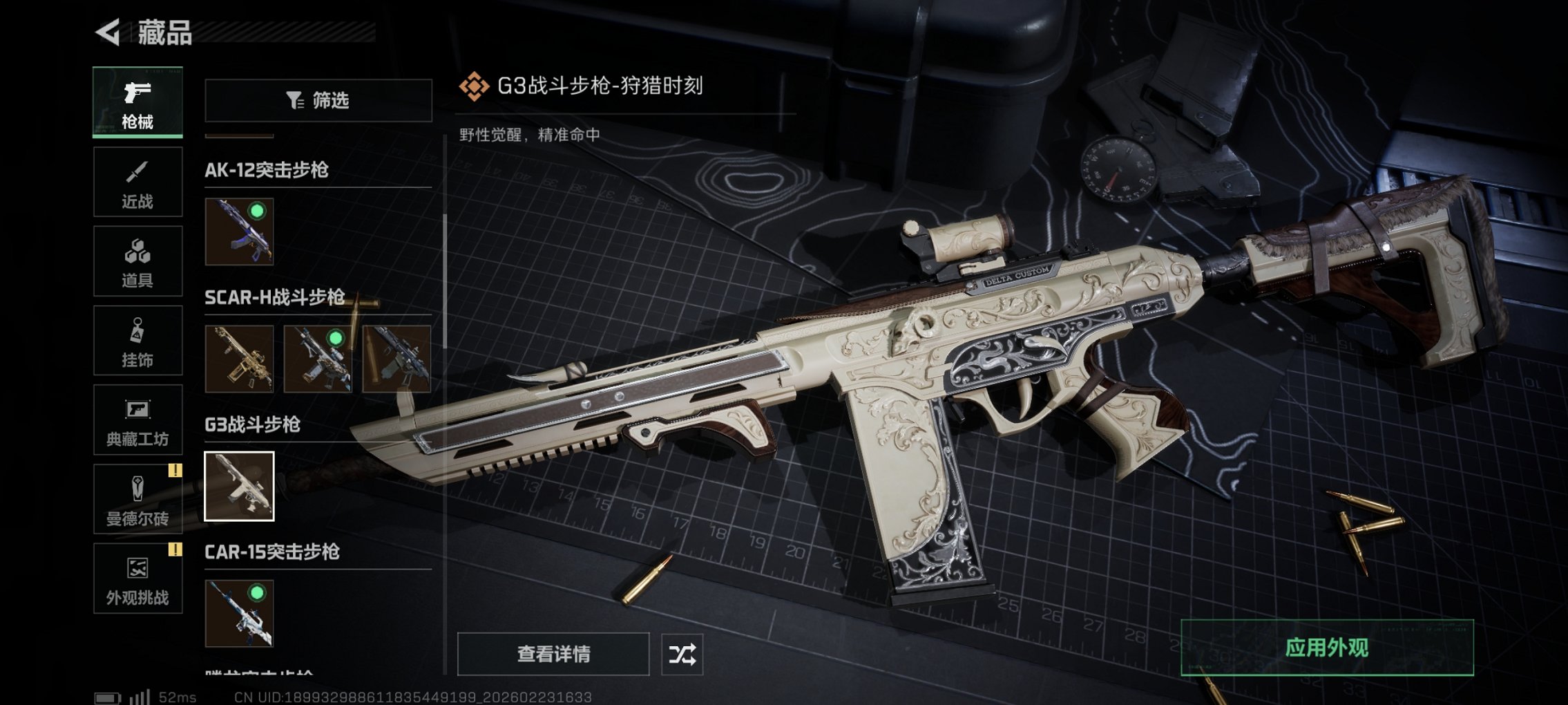Switch to the 枪械 firearms tab
Image resolution: width=1568 pixels, height=705 pixels.
tap(137, 102)
